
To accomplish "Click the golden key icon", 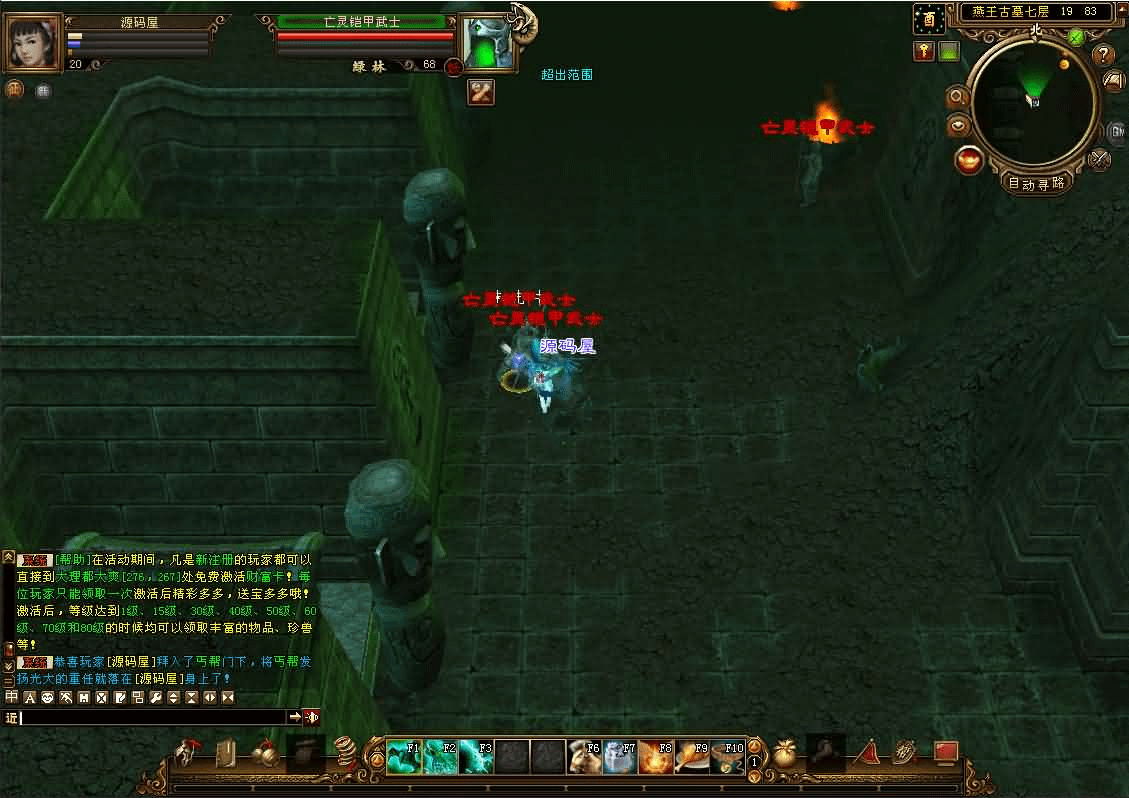I will (x=924, y=51).
